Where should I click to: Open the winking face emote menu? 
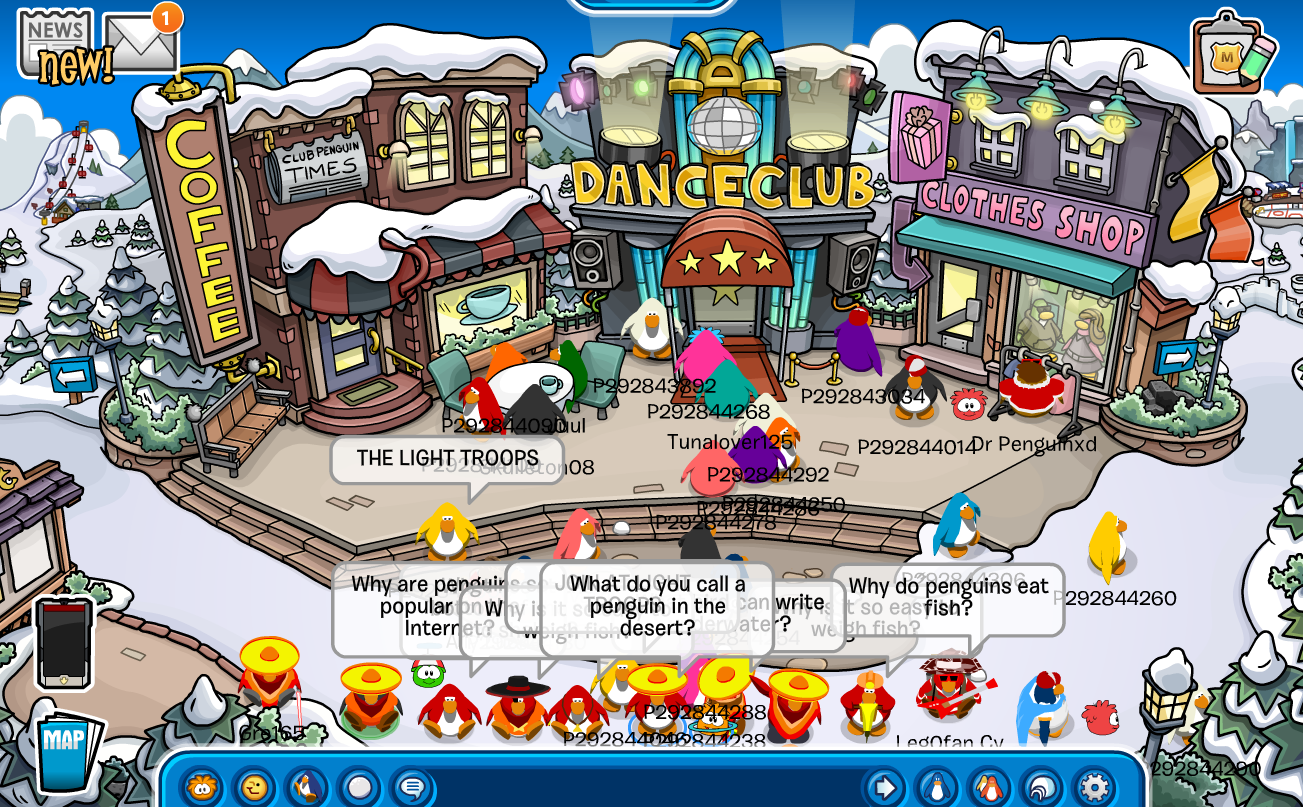coord(254,787)
